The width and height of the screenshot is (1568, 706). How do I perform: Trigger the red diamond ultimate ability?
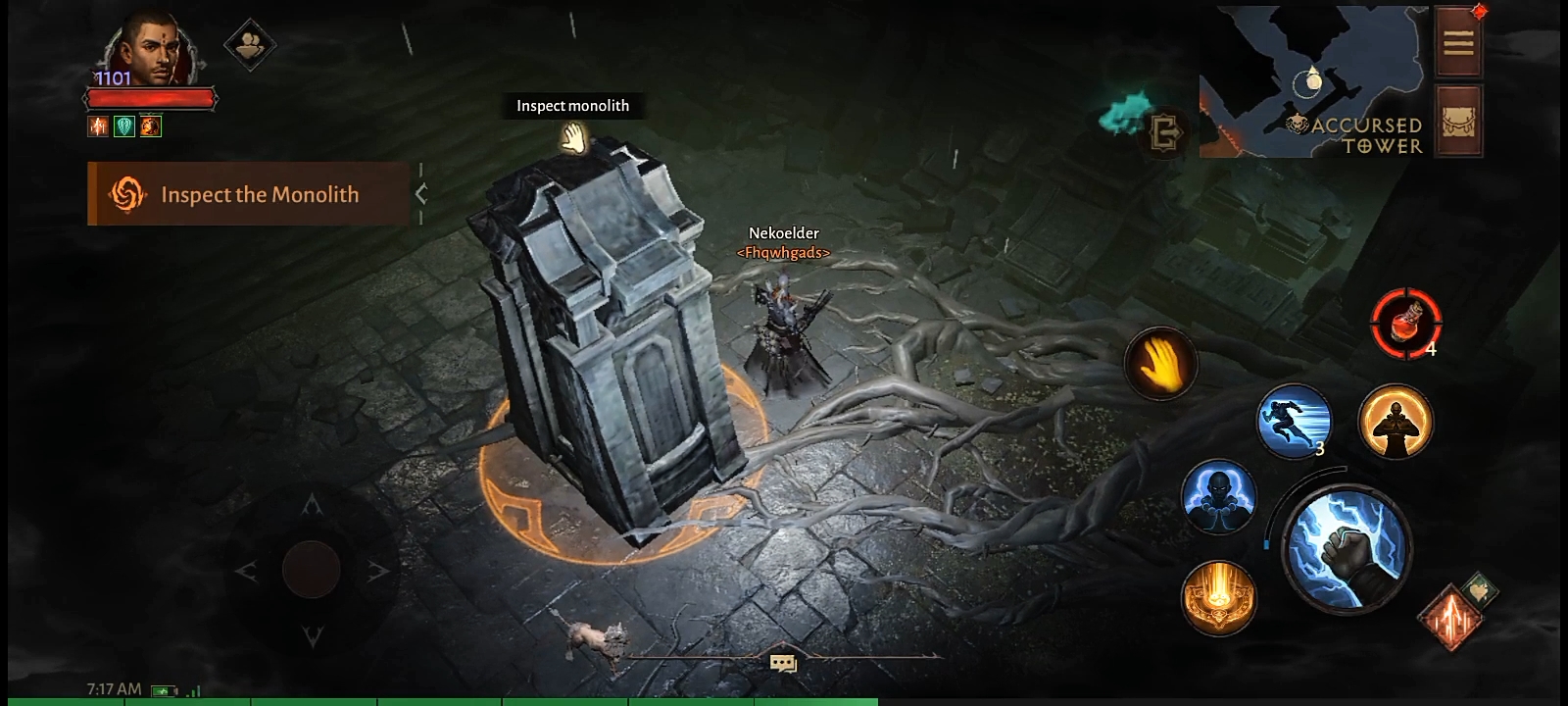pyautogui.click(x=1449, y=617)
